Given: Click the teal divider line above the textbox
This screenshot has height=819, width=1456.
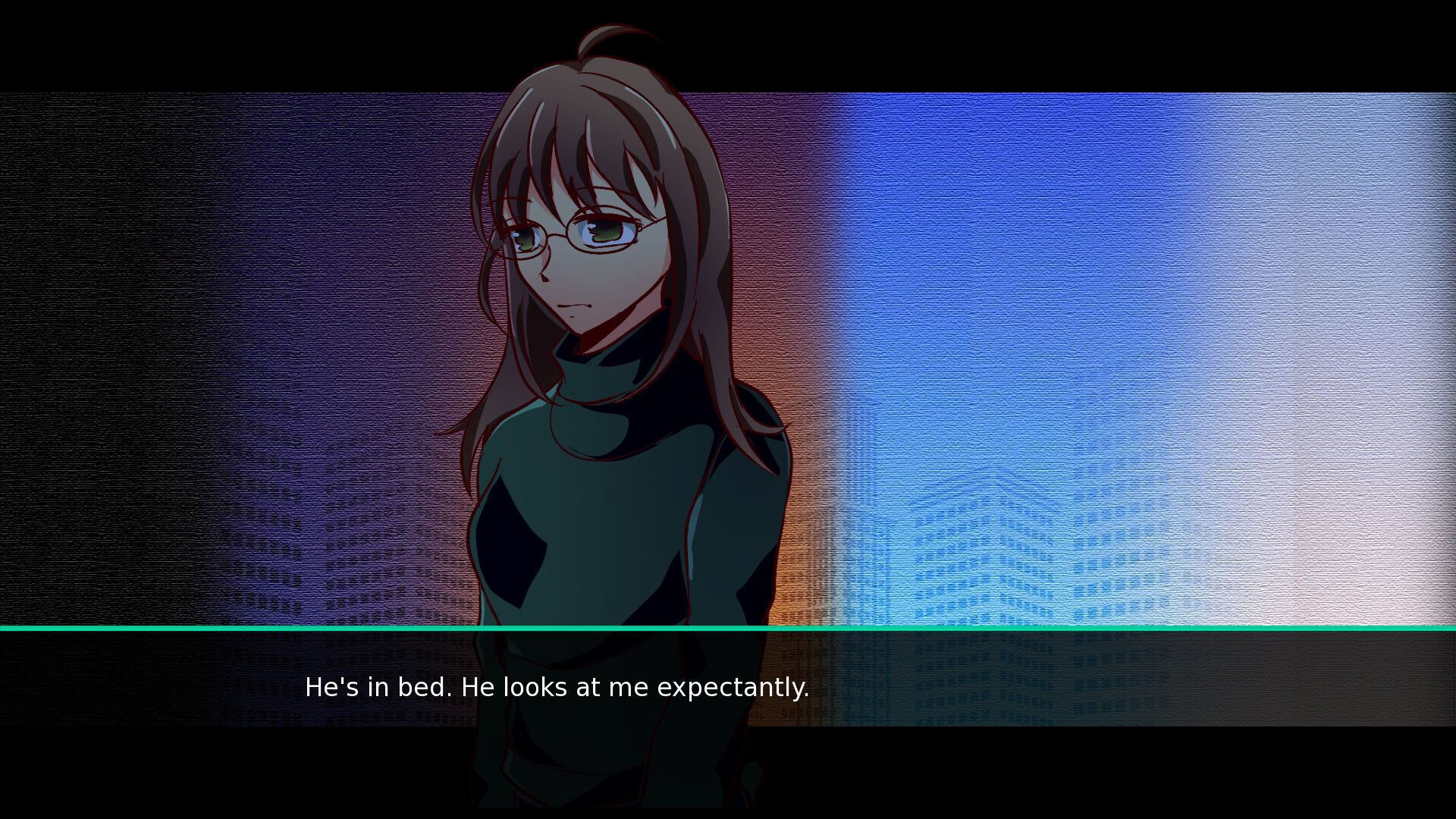Looking at the screenshot, I should pos(728,629).
